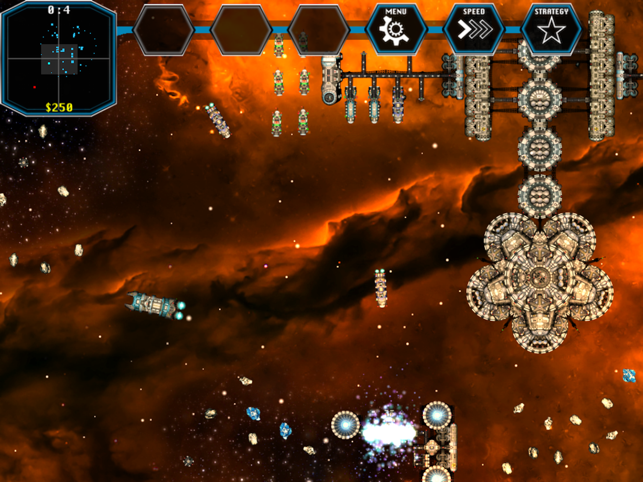Change game speed with the Speed button
Viewport: 643px width, 482px height.
pyautogui.click(x=474, y=29)
